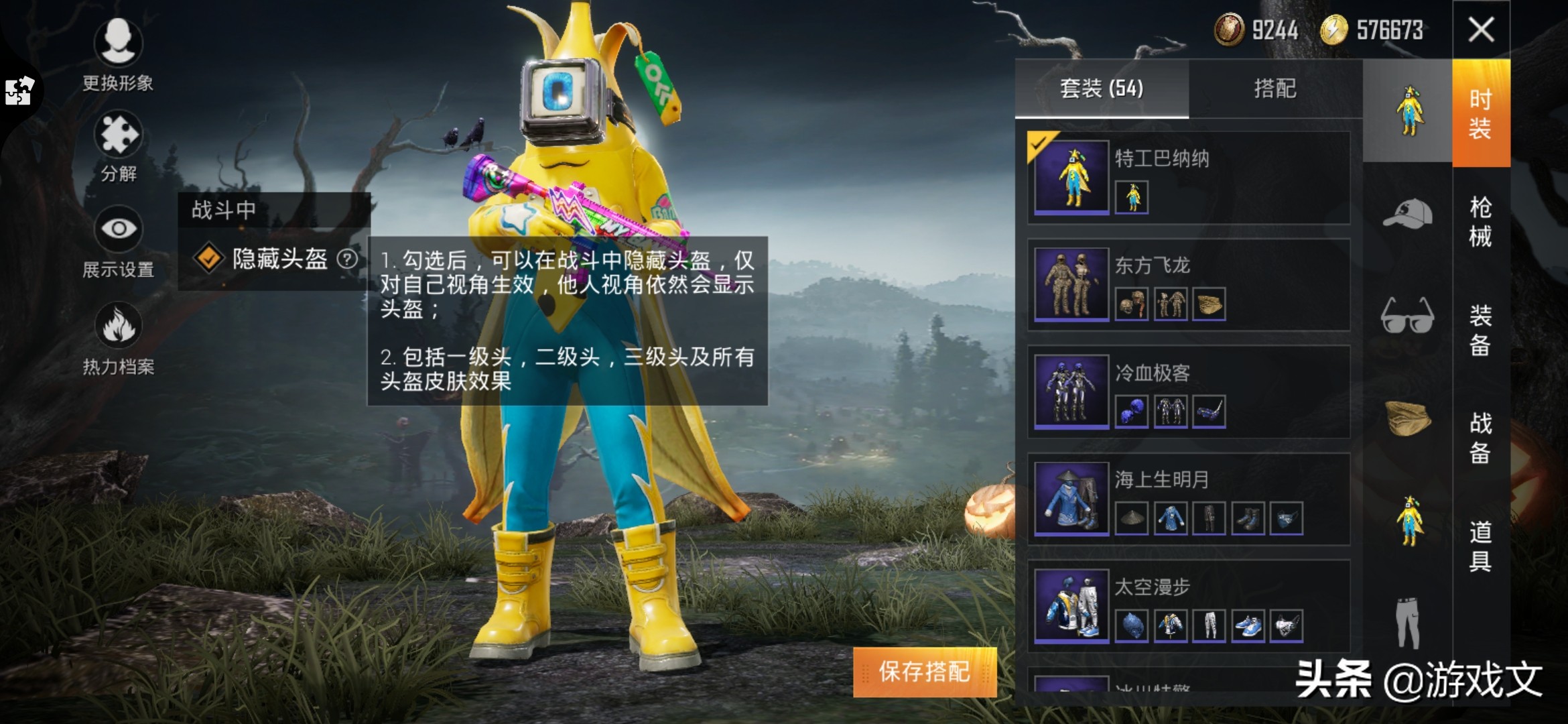The width and height of the screenshot is (1568, 724).
Task: Toggle the 隐藏头盔 checkbox
Action: [208, 258]
